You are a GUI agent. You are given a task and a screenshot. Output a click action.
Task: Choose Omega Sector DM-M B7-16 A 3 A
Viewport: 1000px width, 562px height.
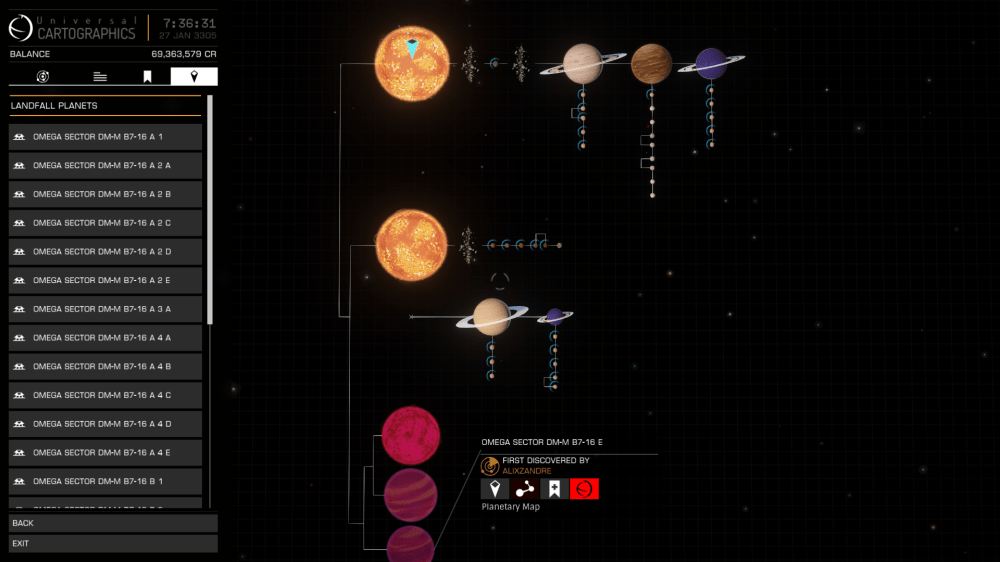tap(105, 309)
